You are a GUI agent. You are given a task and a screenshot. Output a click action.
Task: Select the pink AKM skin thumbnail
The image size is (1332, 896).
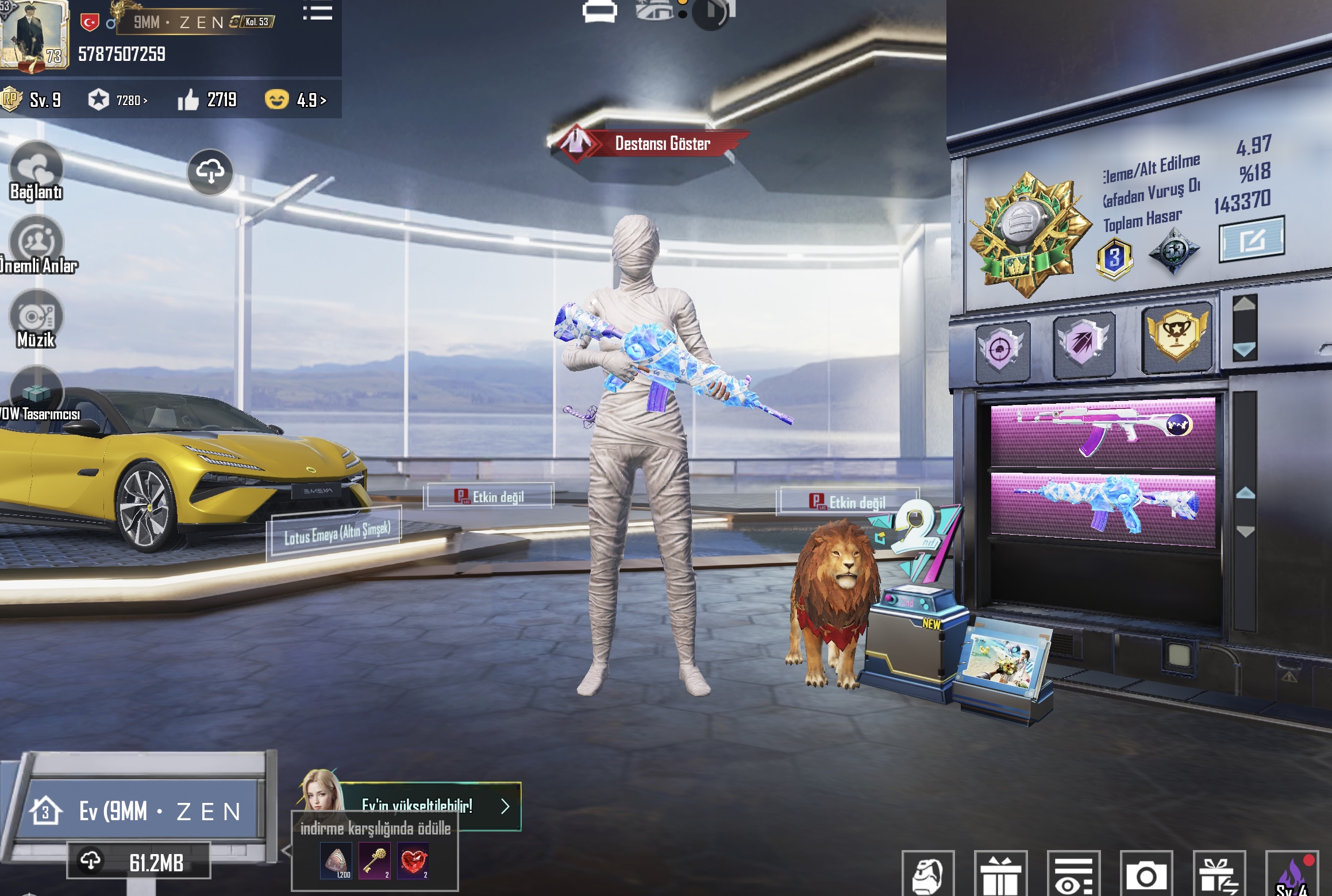[1103, 432]
